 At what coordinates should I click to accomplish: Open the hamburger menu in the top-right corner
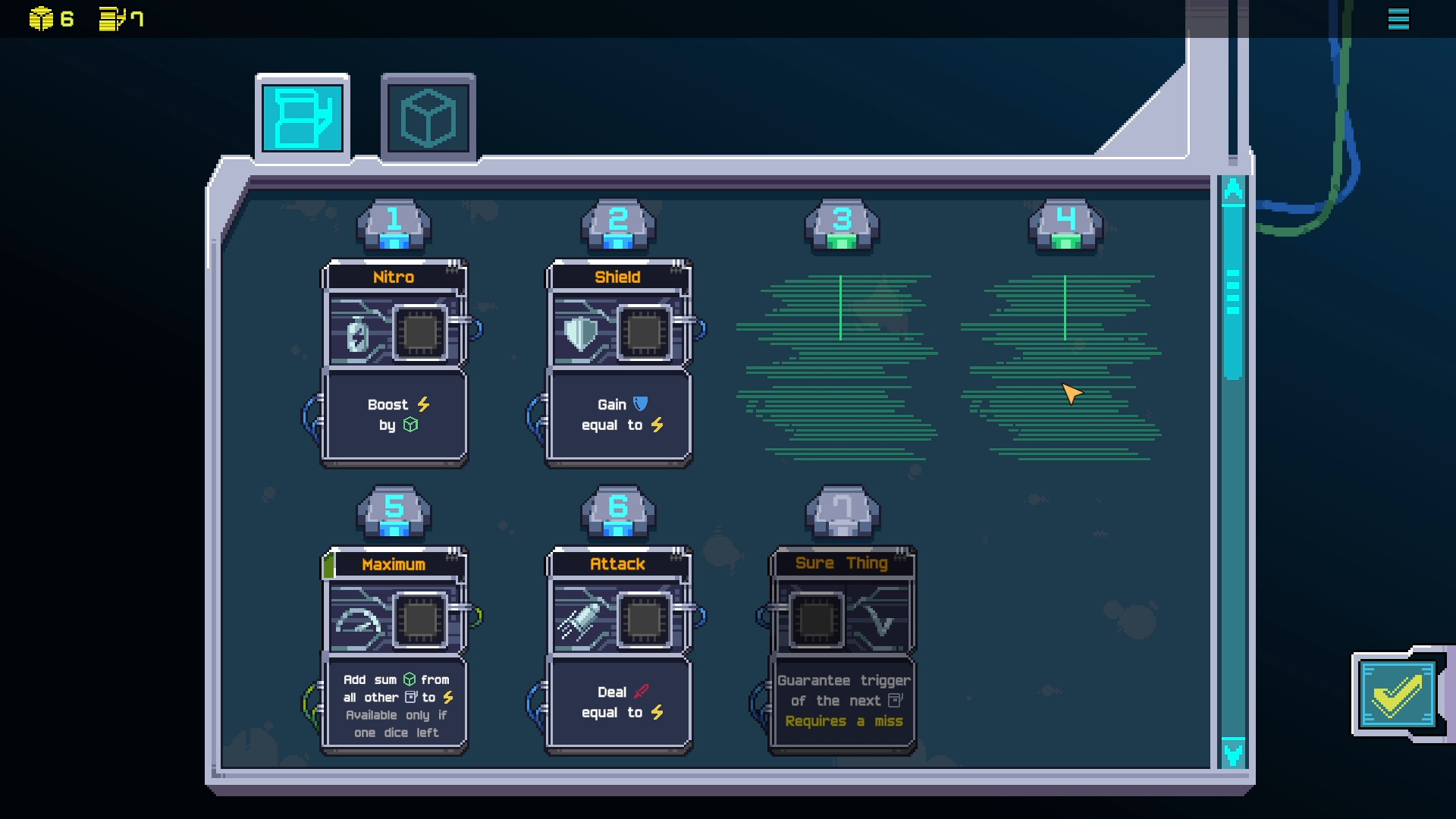1400,19
